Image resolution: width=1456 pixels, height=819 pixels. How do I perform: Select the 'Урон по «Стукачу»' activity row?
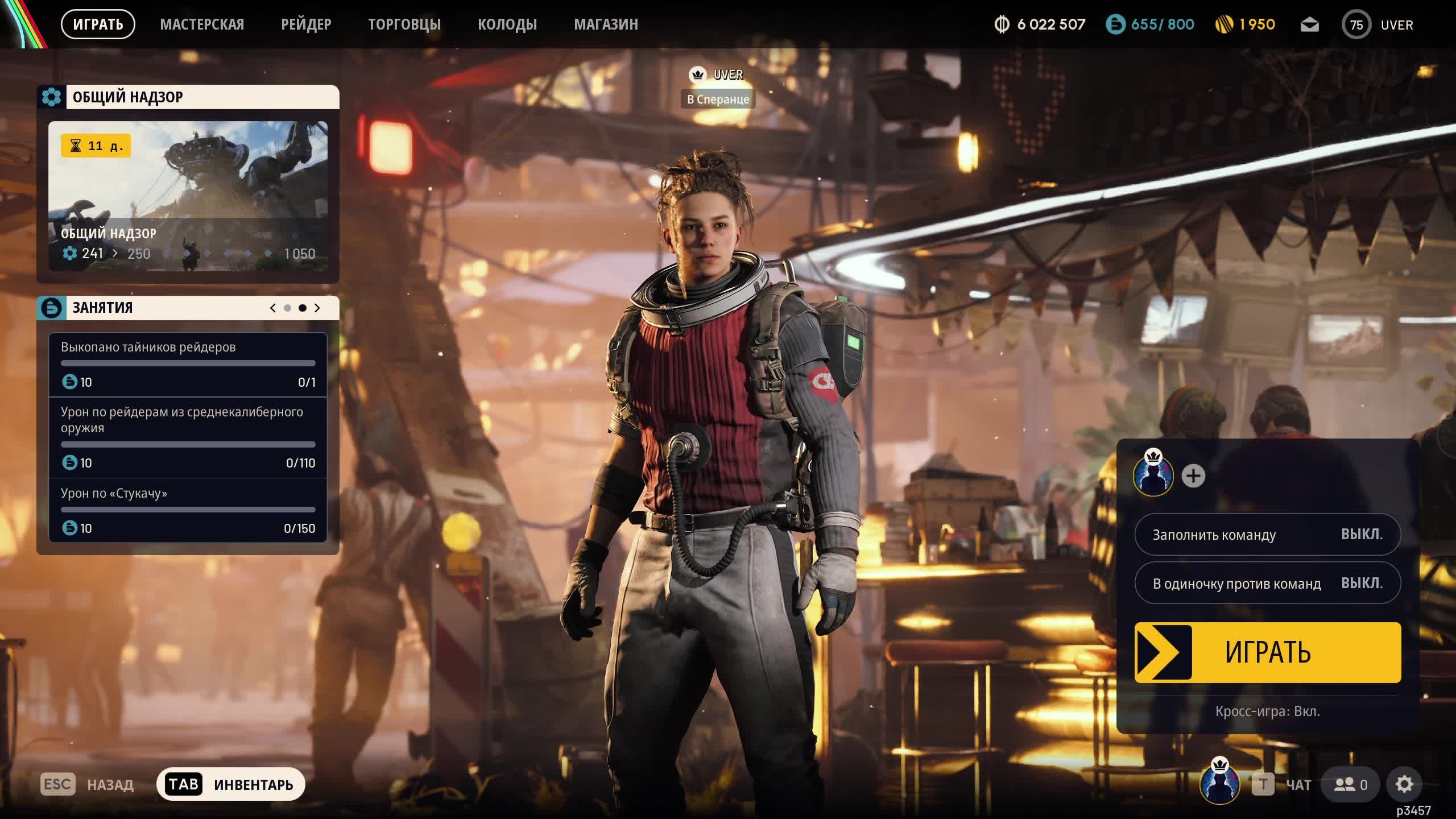coord(188,510)
